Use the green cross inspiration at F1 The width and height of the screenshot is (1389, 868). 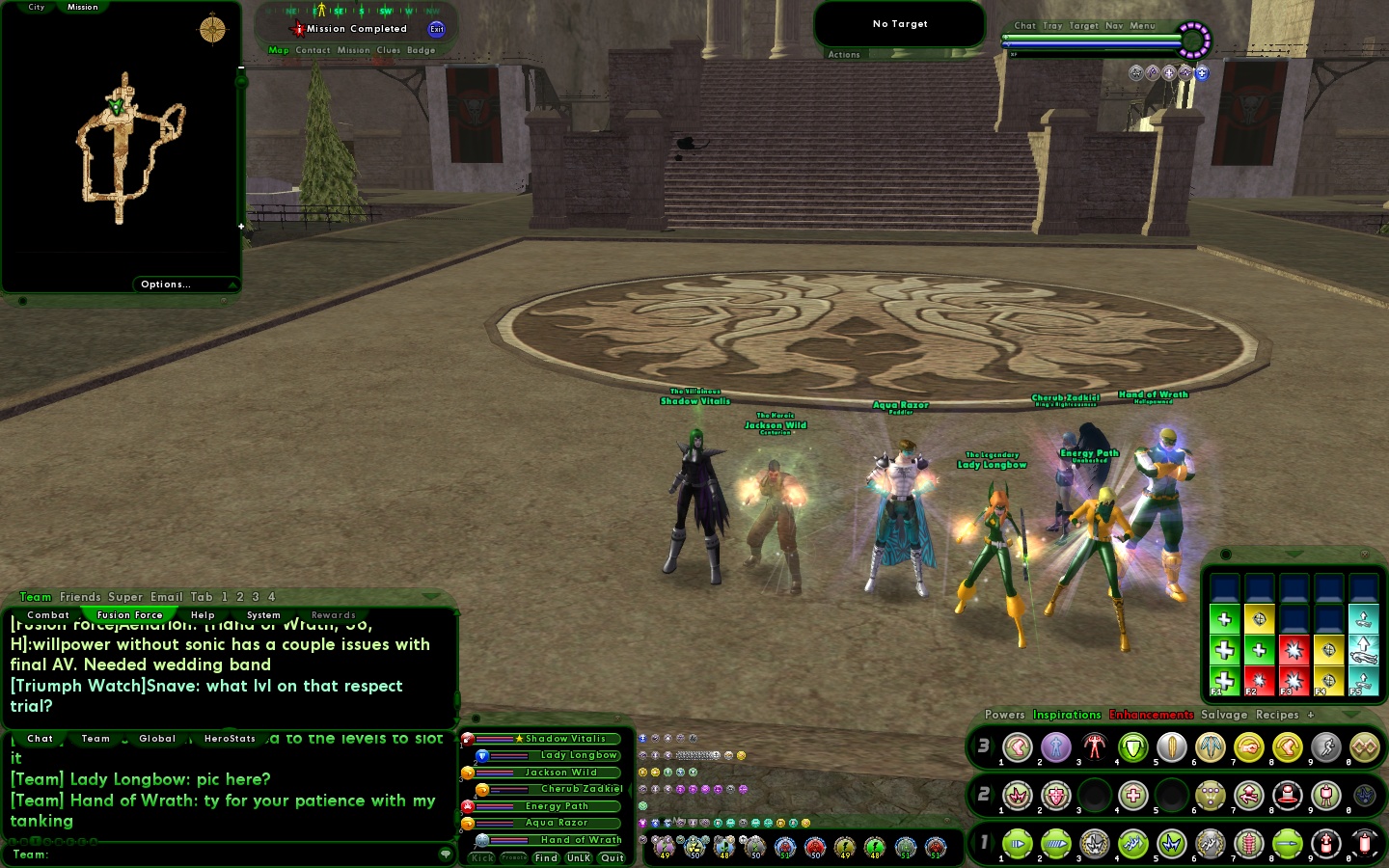click(x=1224, y=679)
